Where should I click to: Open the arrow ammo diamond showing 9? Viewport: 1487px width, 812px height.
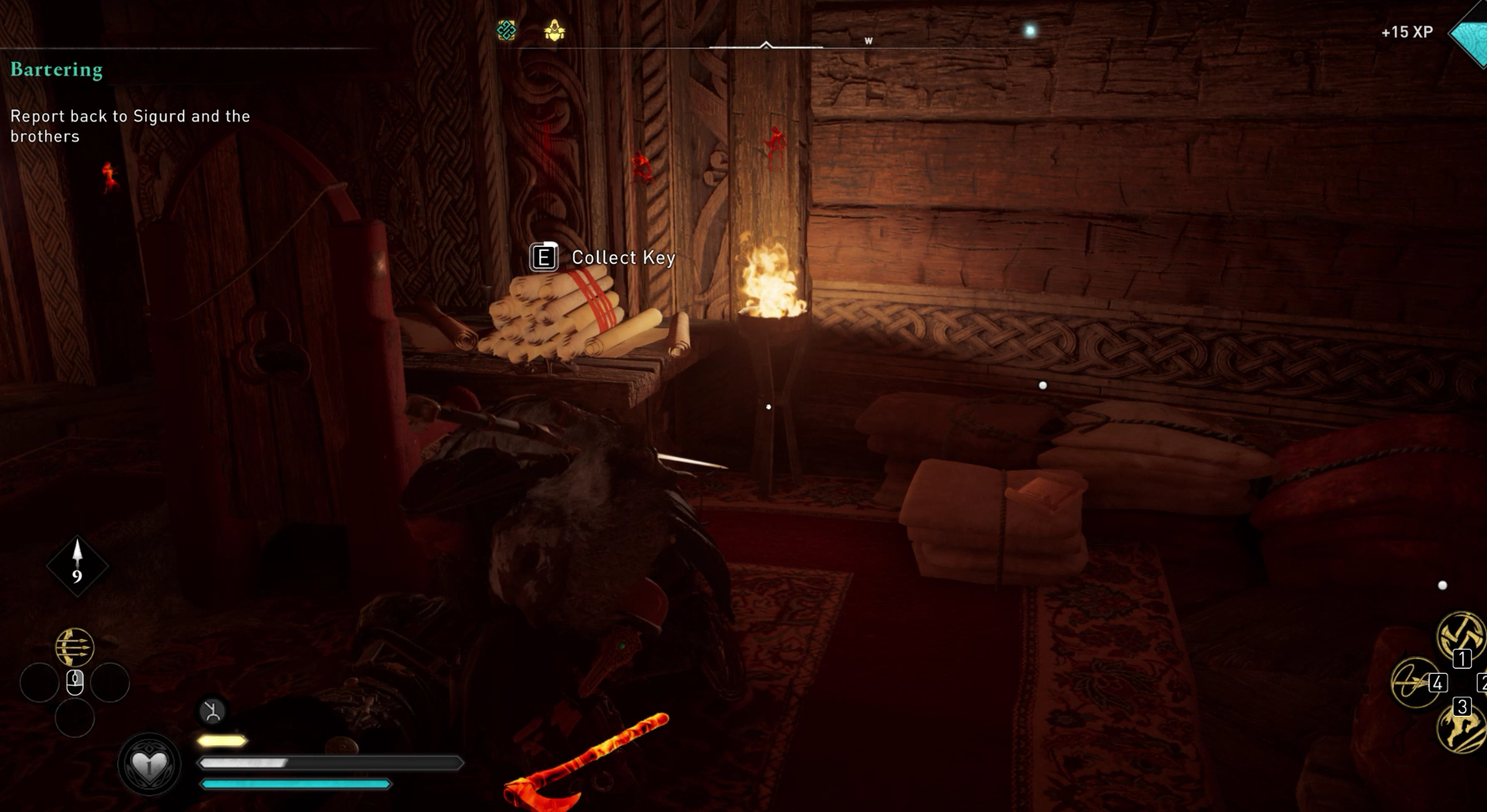[x=77, y=565]
